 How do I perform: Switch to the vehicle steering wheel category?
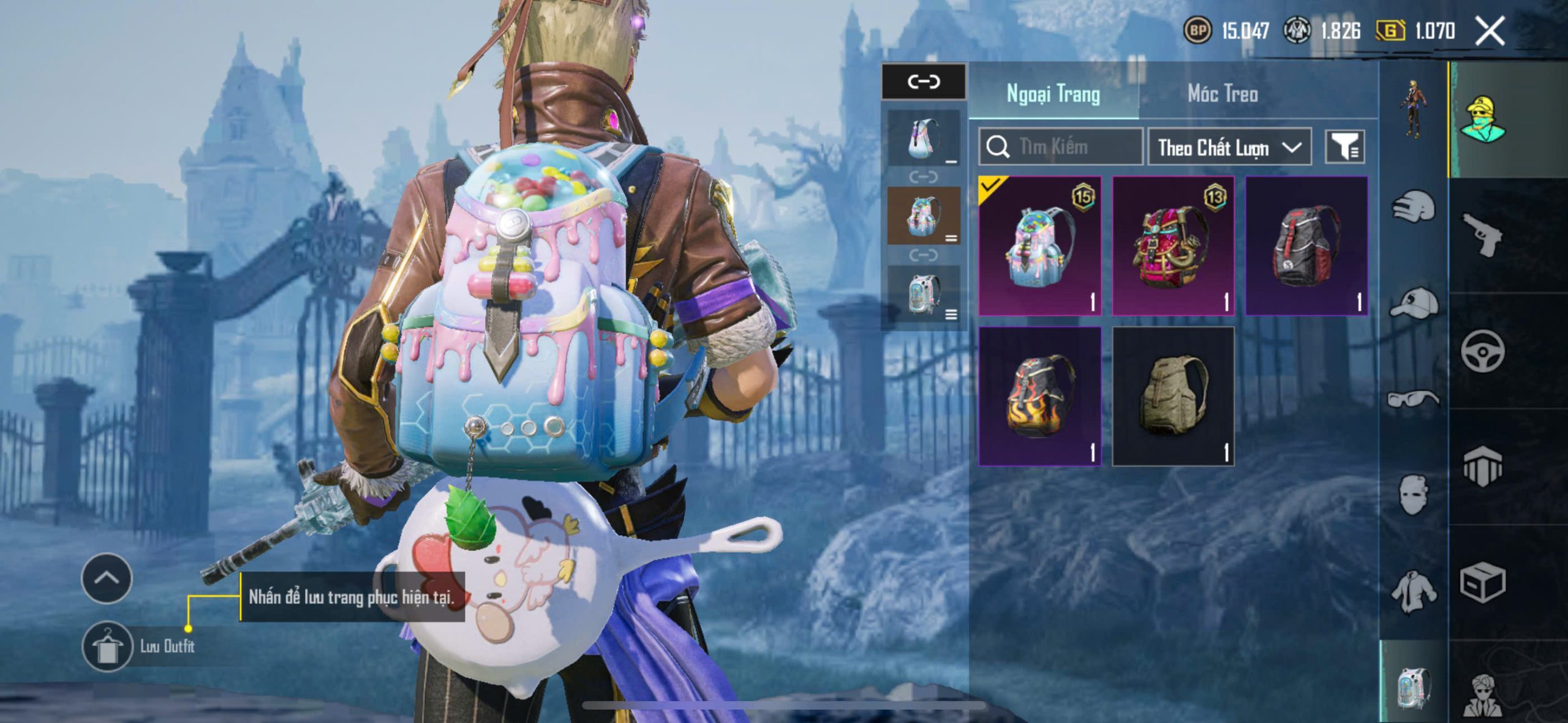tap(1482, 351)
